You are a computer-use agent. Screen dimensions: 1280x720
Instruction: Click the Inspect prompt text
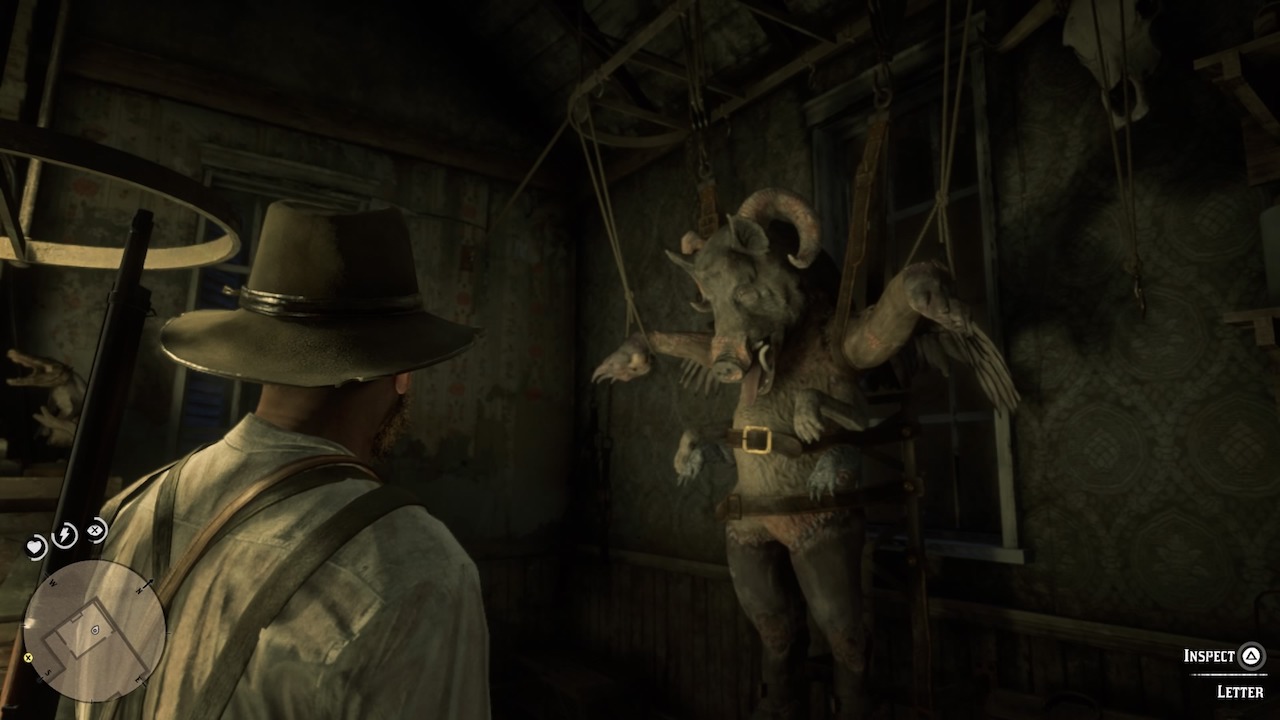(x=1209, y=656)
